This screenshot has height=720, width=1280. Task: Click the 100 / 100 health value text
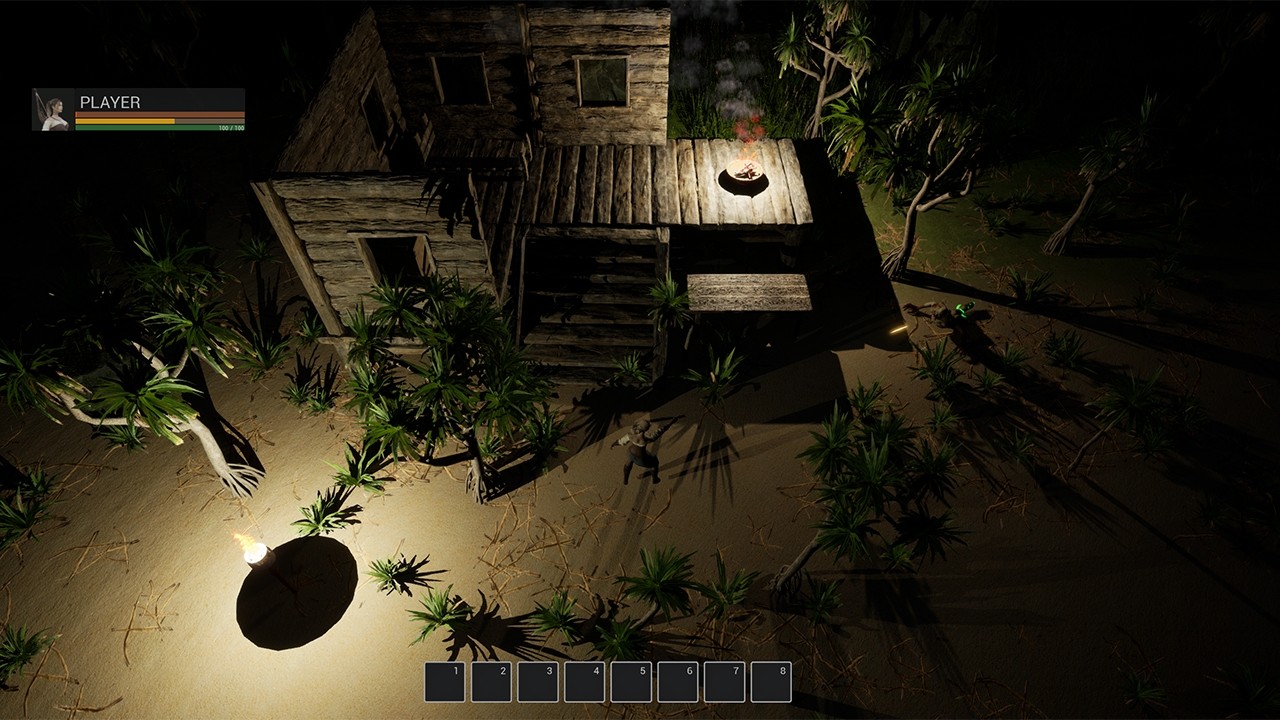click(231, 127)
